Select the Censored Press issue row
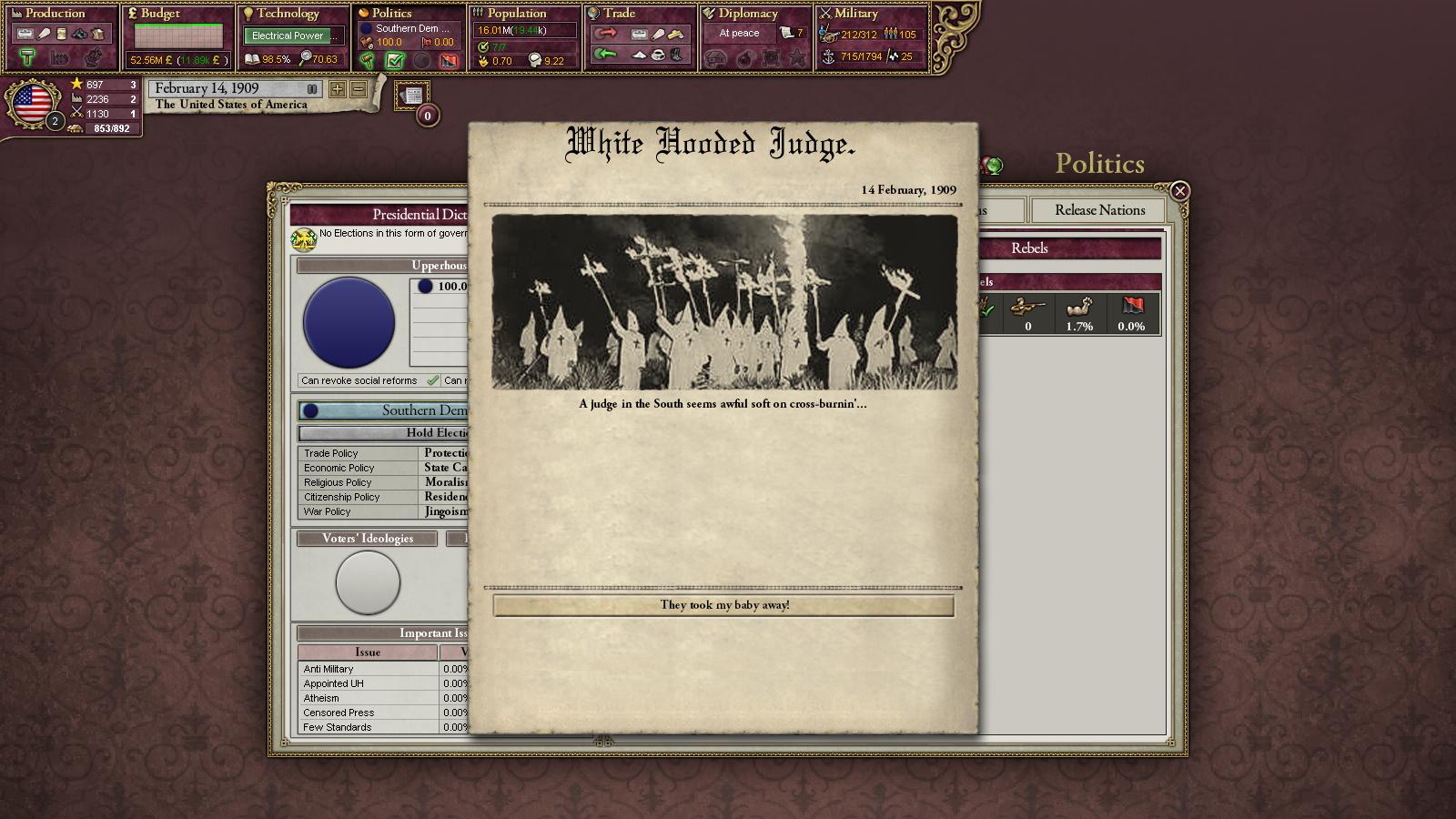 tap(368, 713)
